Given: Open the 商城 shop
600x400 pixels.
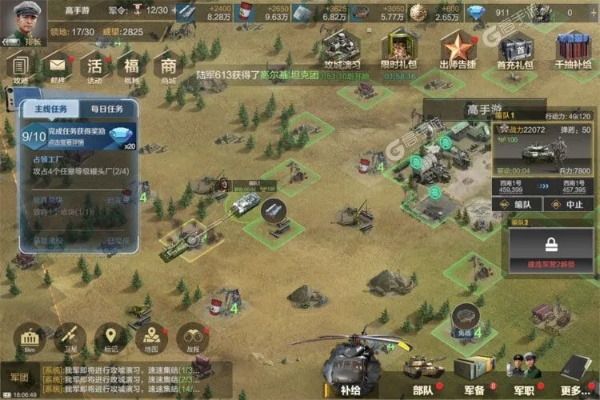Looking at the screenshot, I should point(167,69).
